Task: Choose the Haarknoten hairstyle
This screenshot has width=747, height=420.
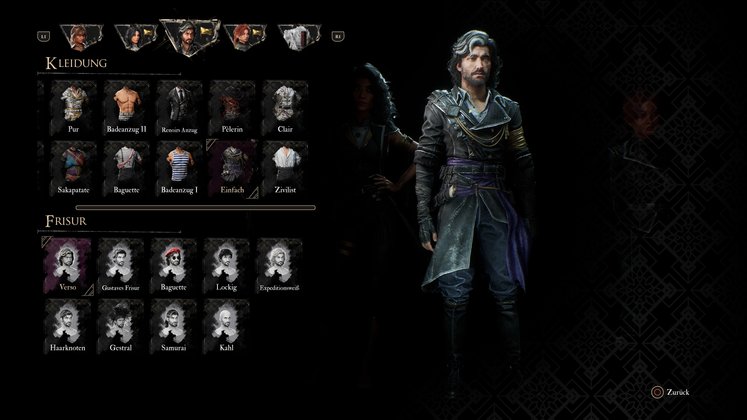Action: (x=67, y=323)
